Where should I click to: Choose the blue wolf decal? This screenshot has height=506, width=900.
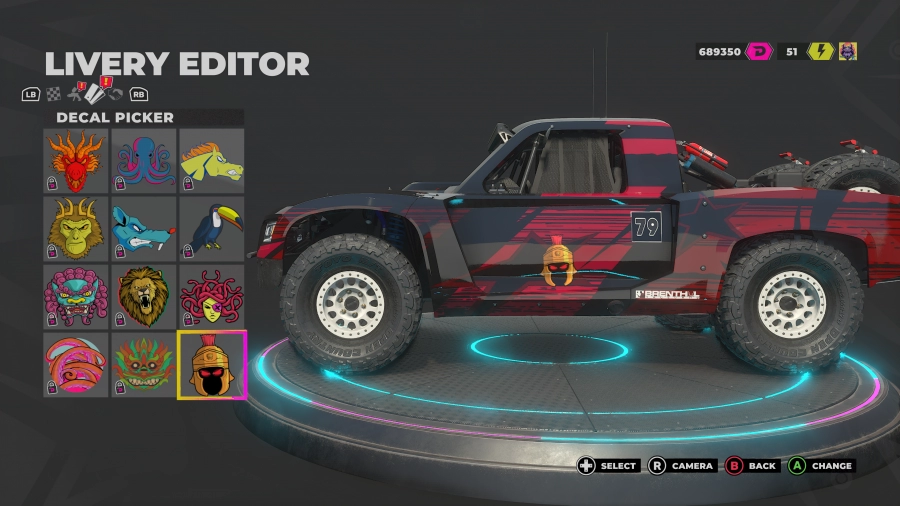tap(144, 228)
